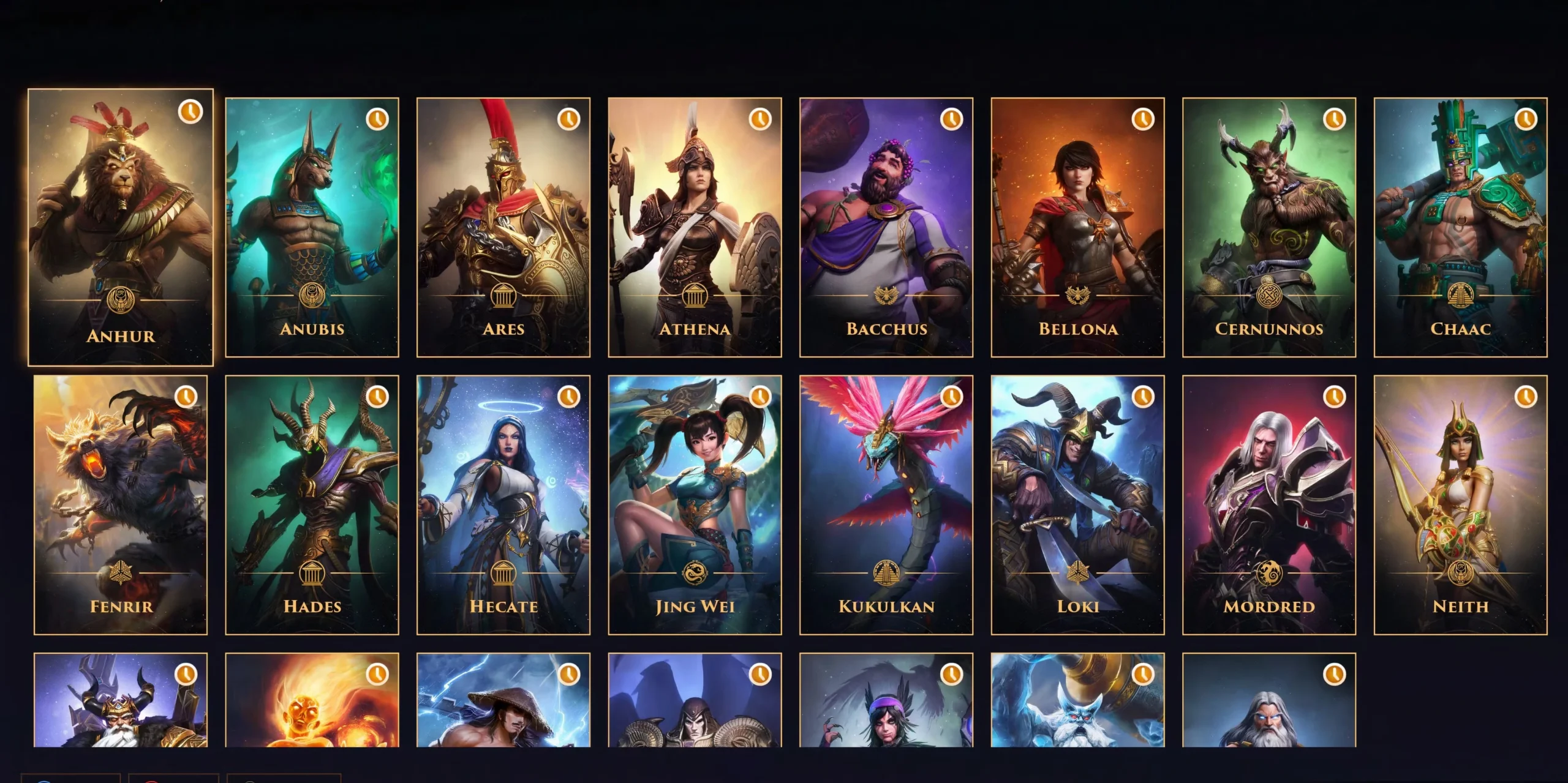
Task: Click the clock badge on Athena's card
Action: click(x=759, y=120)
